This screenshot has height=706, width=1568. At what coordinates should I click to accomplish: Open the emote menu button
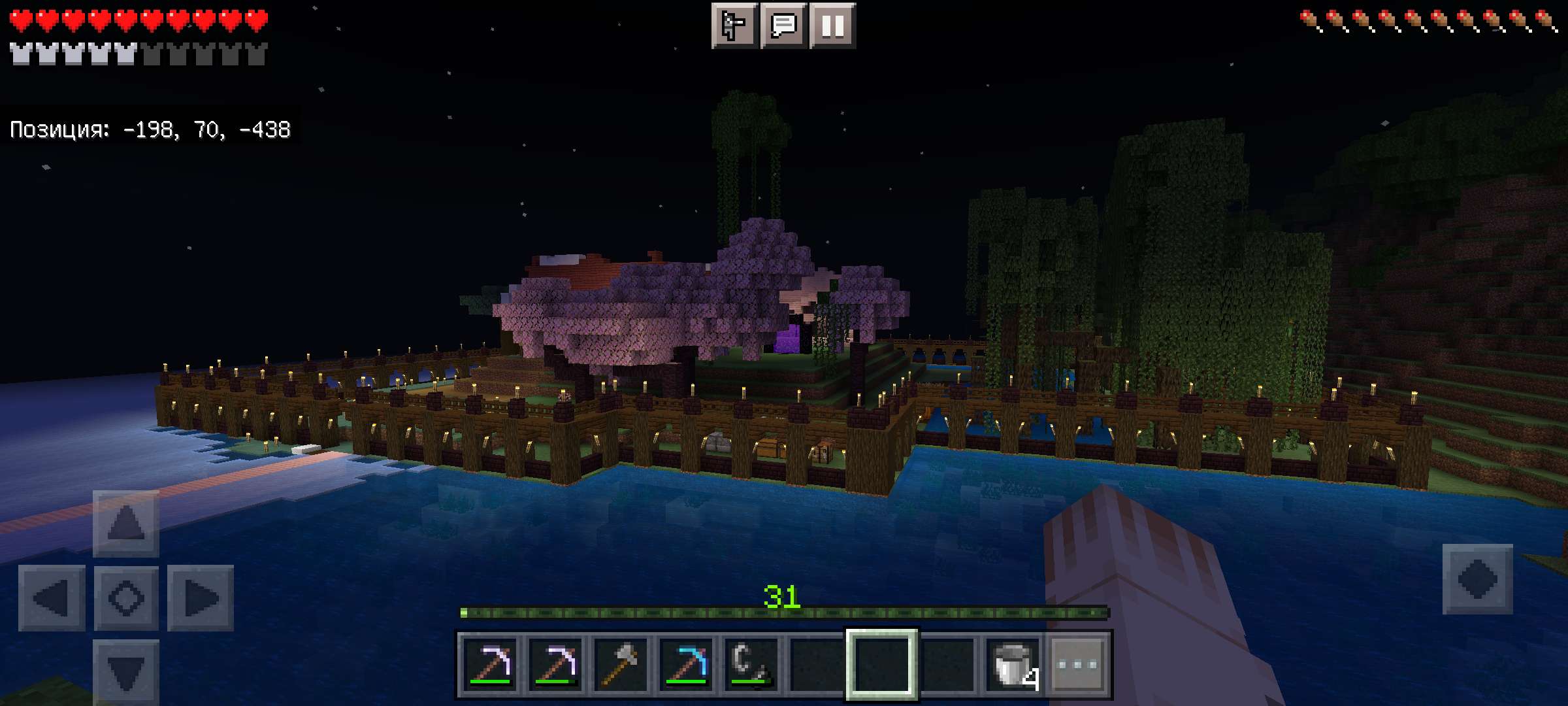tap(734, 26)
